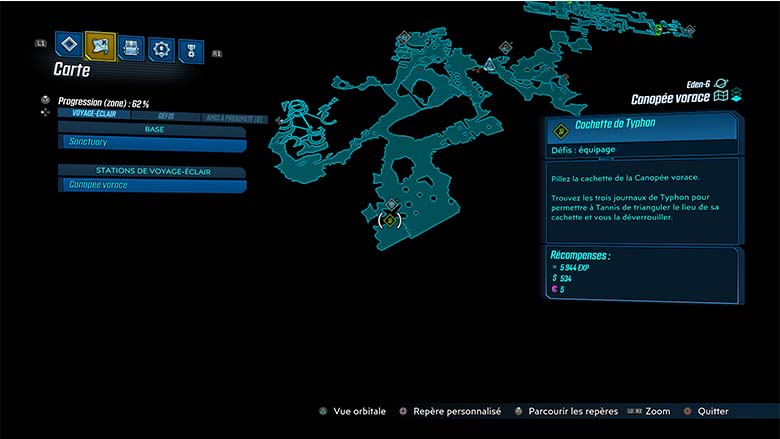Image resolution: width=780 pixels, height=439 pixels.
Task: Click the selected Cachette de Typhon map marker
Action: coord(390,220)
